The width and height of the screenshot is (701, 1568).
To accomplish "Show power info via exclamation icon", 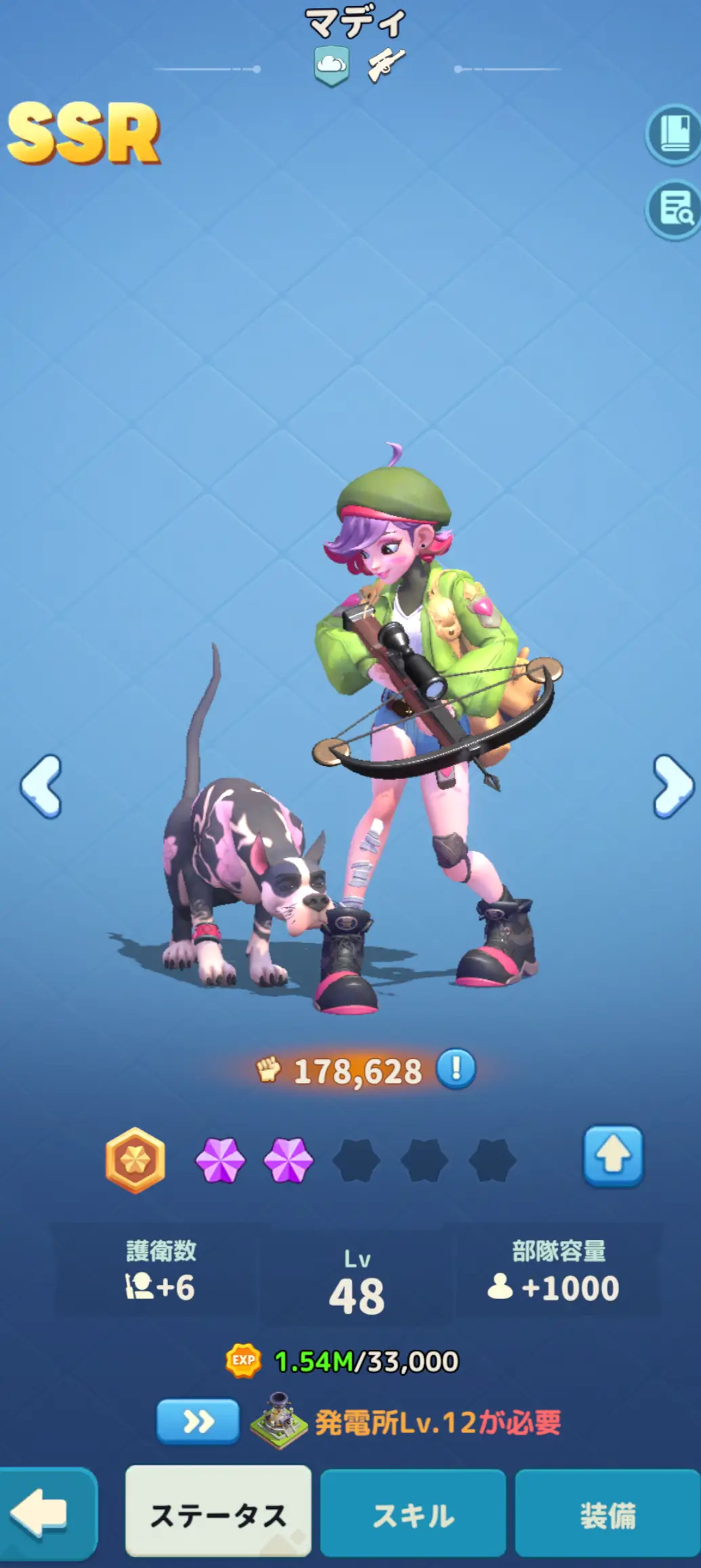I will coord(456,1069).
